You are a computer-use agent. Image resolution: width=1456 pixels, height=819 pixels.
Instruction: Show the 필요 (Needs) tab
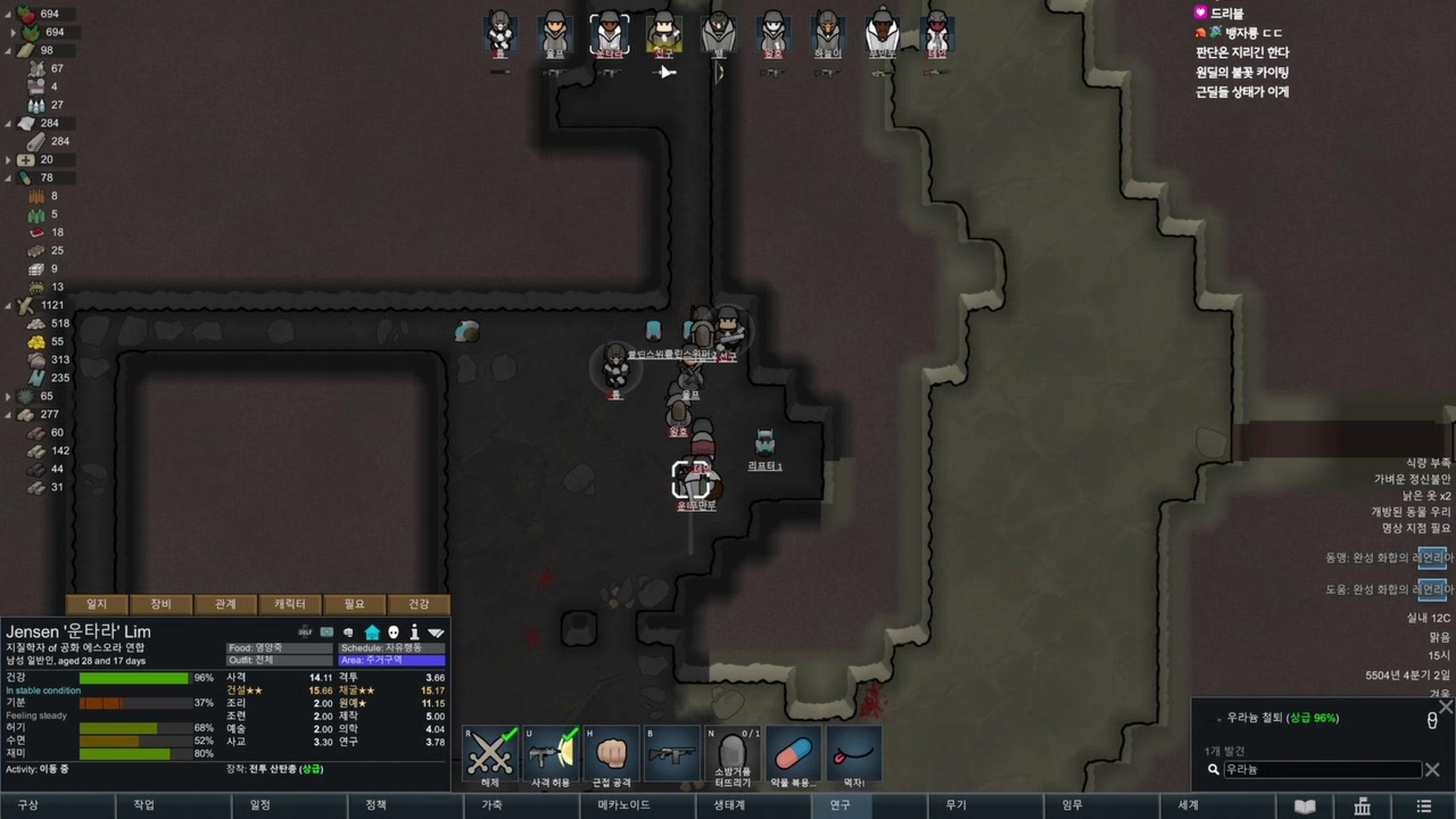pyautogui.click(x=354, y=604)
